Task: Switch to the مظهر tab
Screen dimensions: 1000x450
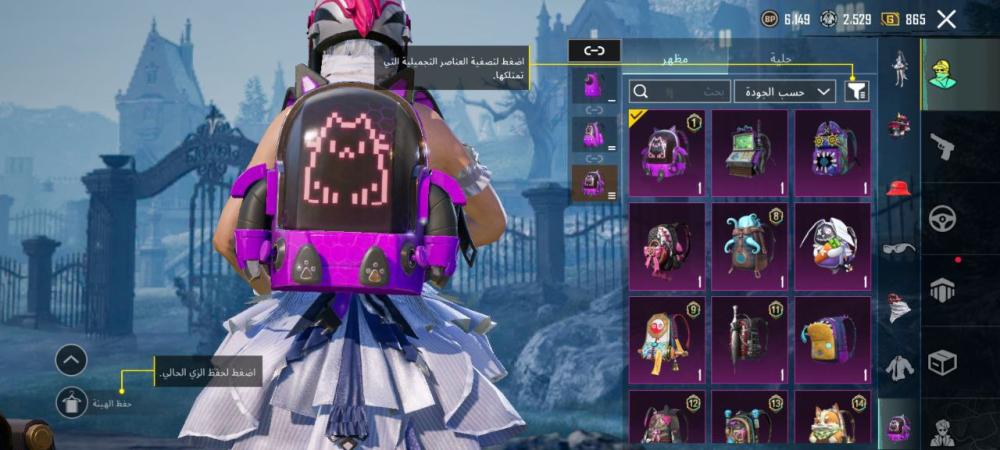Action: 672,60
